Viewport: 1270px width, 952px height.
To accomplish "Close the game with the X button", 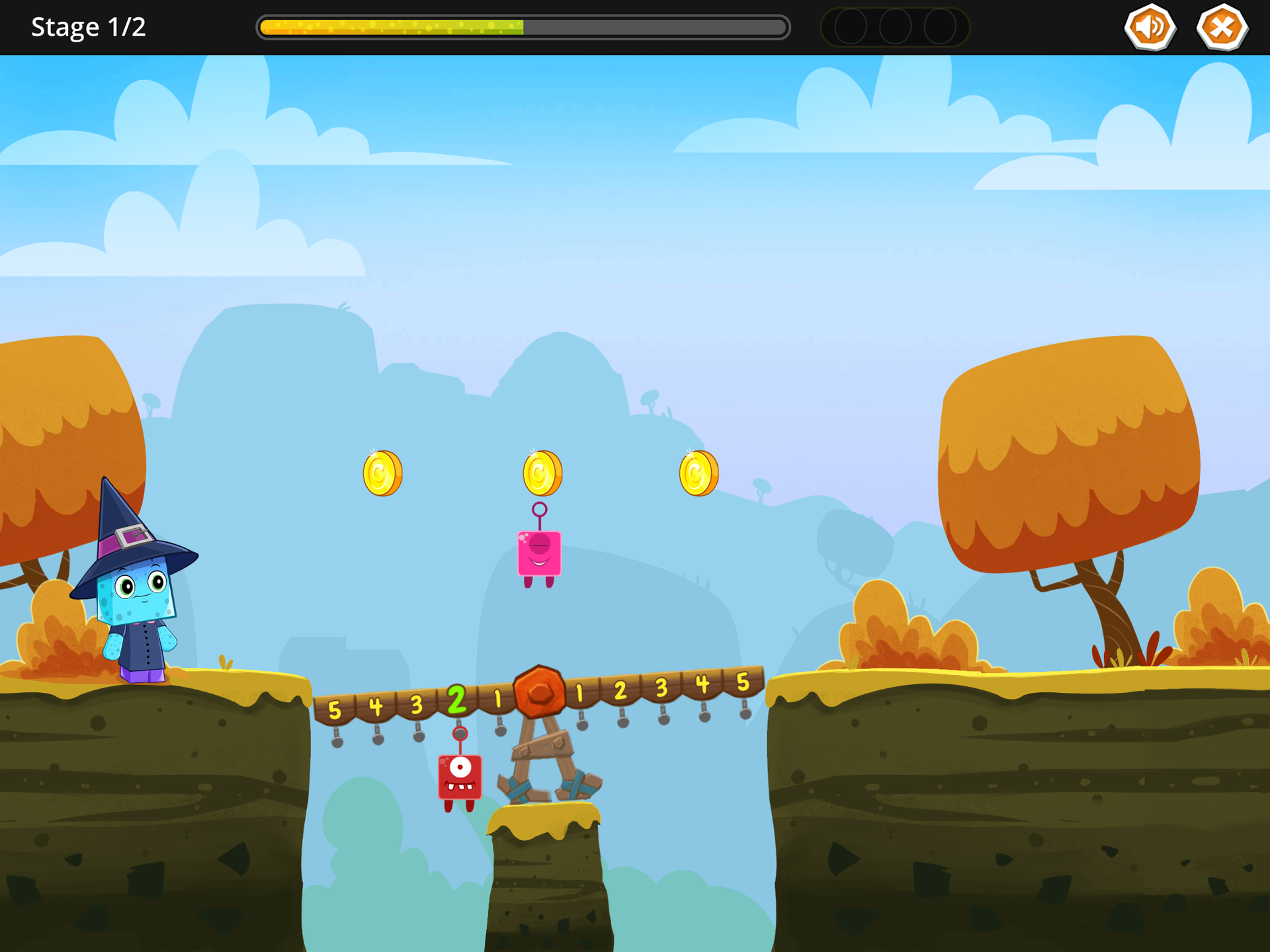I will (1222, 28).
